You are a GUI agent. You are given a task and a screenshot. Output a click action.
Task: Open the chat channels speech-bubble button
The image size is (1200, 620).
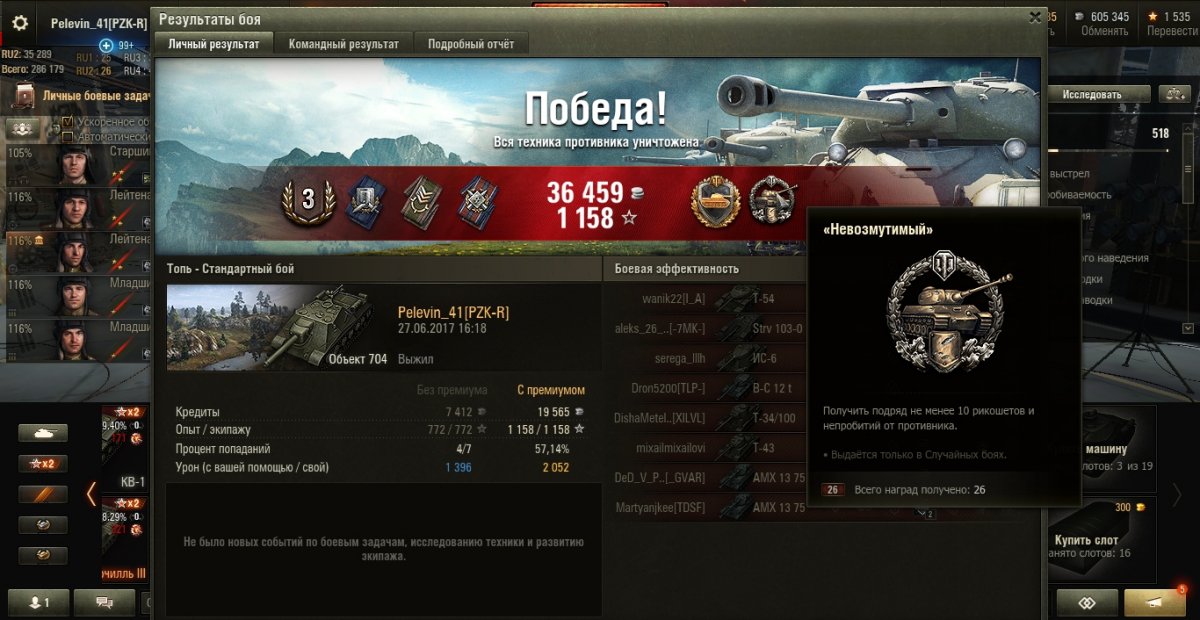[105, 602]
